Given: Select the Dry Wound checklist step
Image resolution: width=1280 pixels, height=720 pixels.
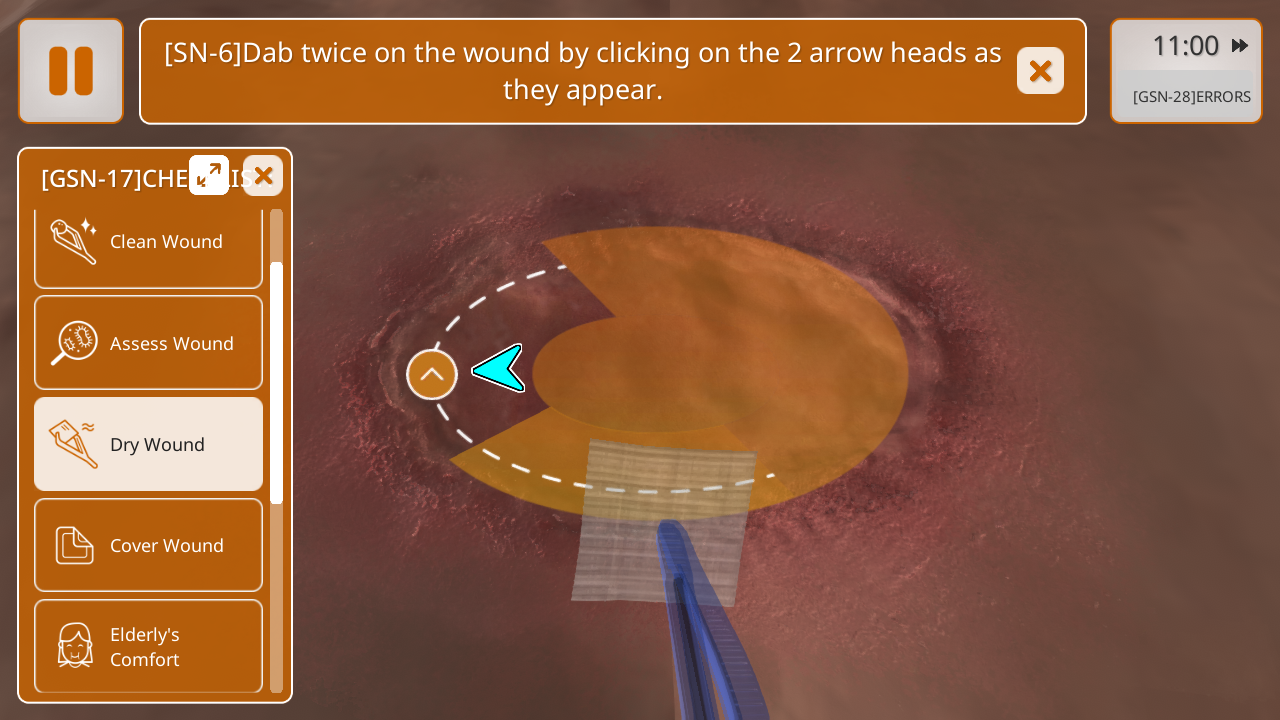Looking at the screenshot, I should pyautogui.click(x=148, y=444).
